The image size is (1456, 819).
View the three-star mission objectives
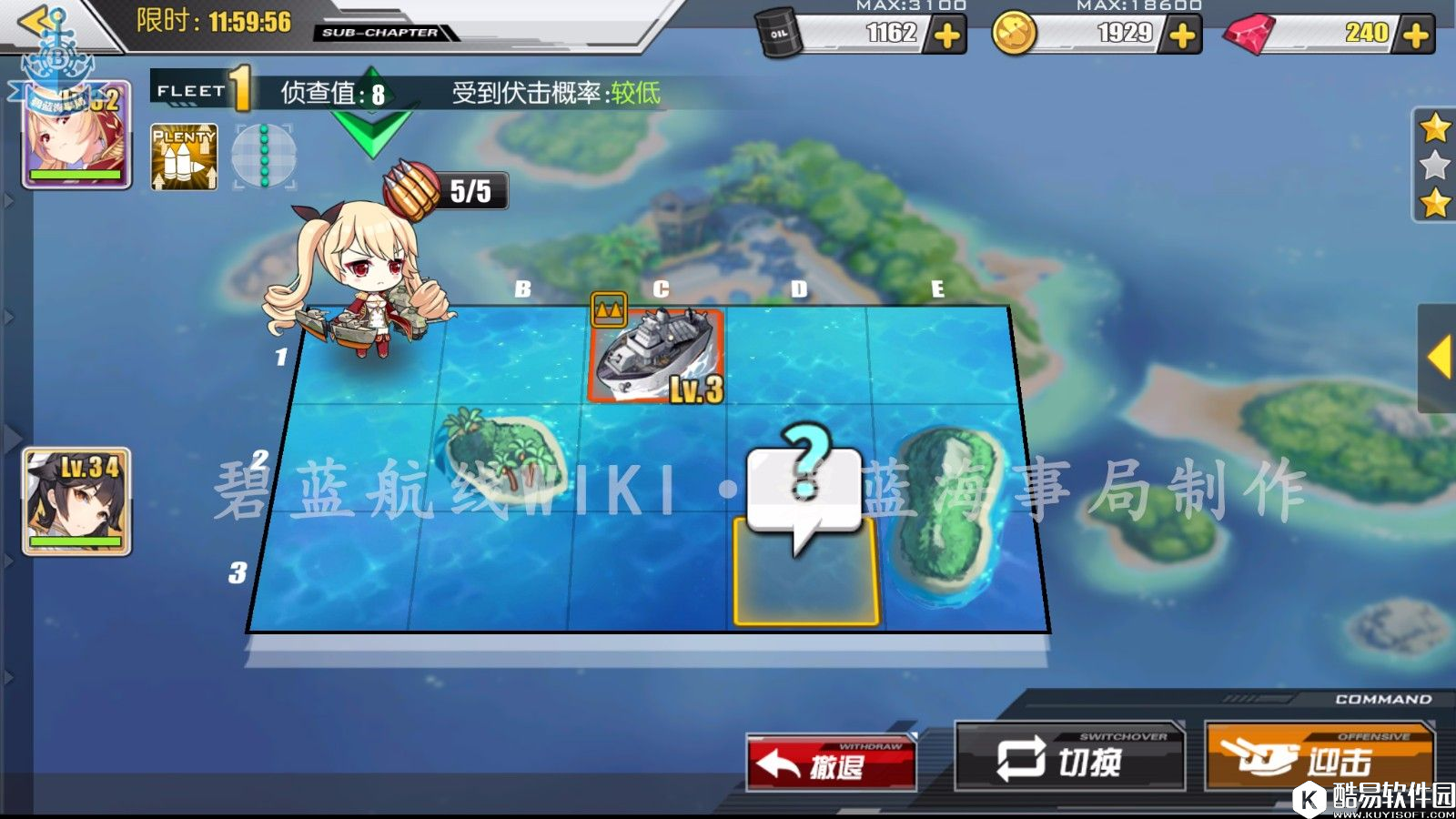(1434, 166)
